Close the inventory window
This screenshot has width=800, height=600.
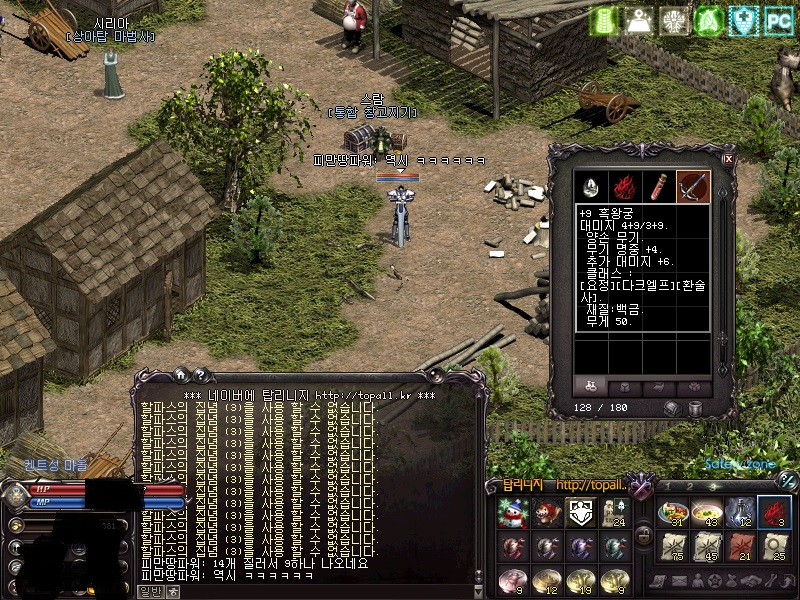click(x=728, y=158)
